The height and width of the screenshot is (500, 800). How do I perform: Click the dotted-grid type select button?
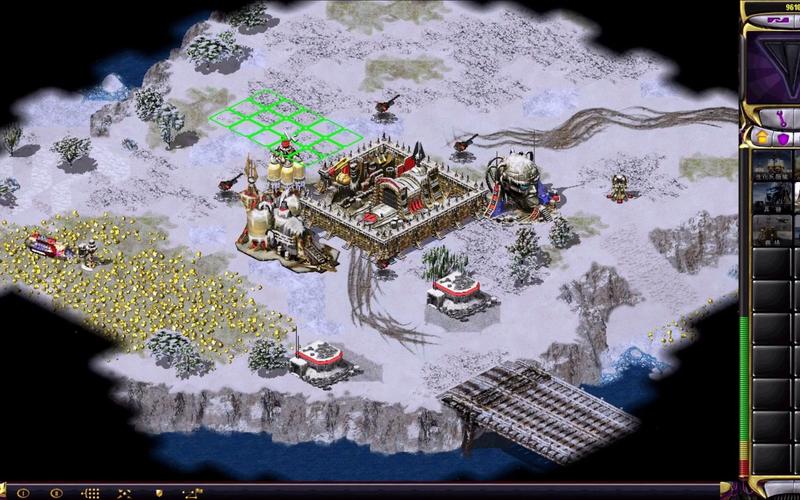89,493
